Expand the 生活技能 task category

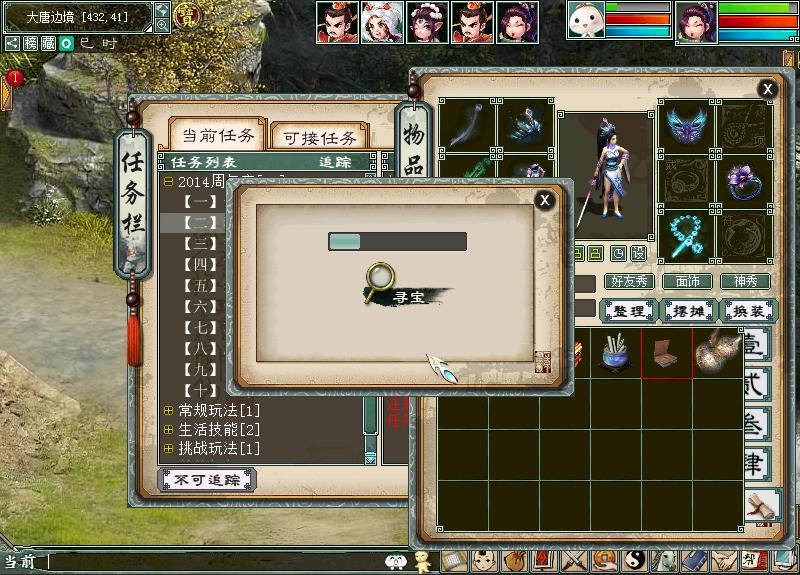(x=168, y=429)
